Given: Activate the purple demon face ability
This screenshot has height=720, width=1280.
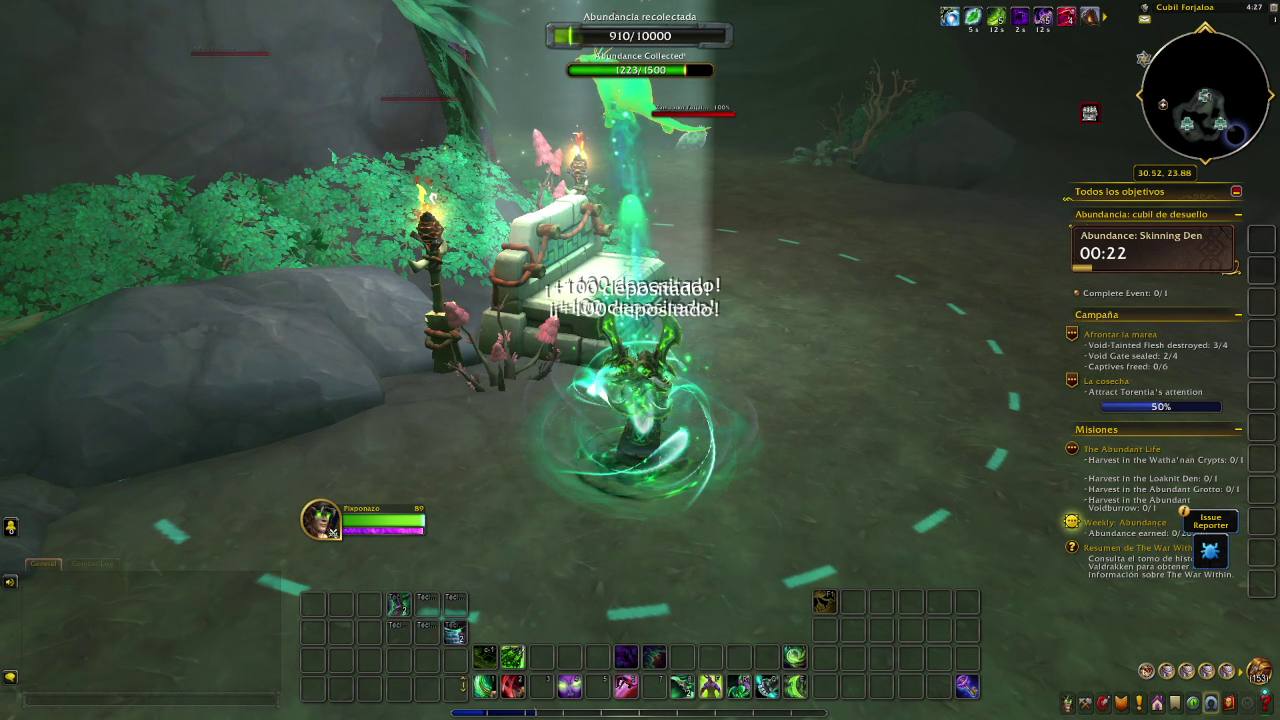Looking at the screenshot, I should 570,686.
